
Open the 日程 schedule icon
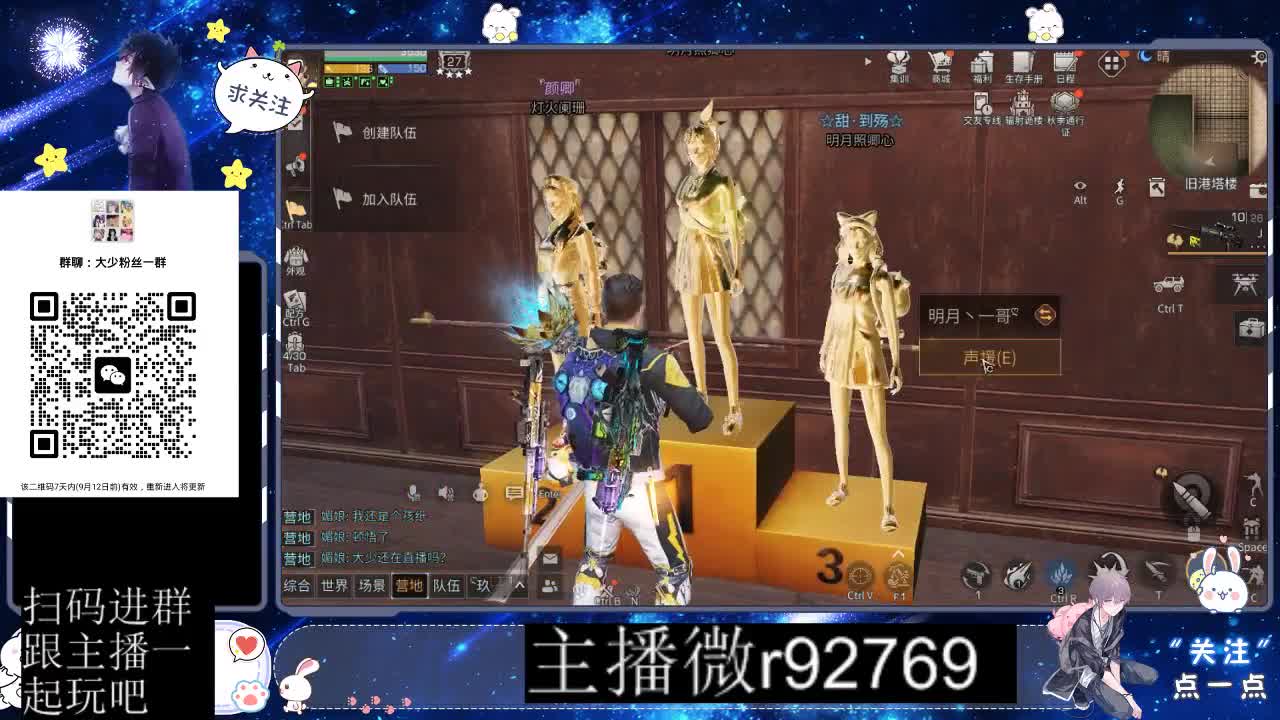[1063, 64]
